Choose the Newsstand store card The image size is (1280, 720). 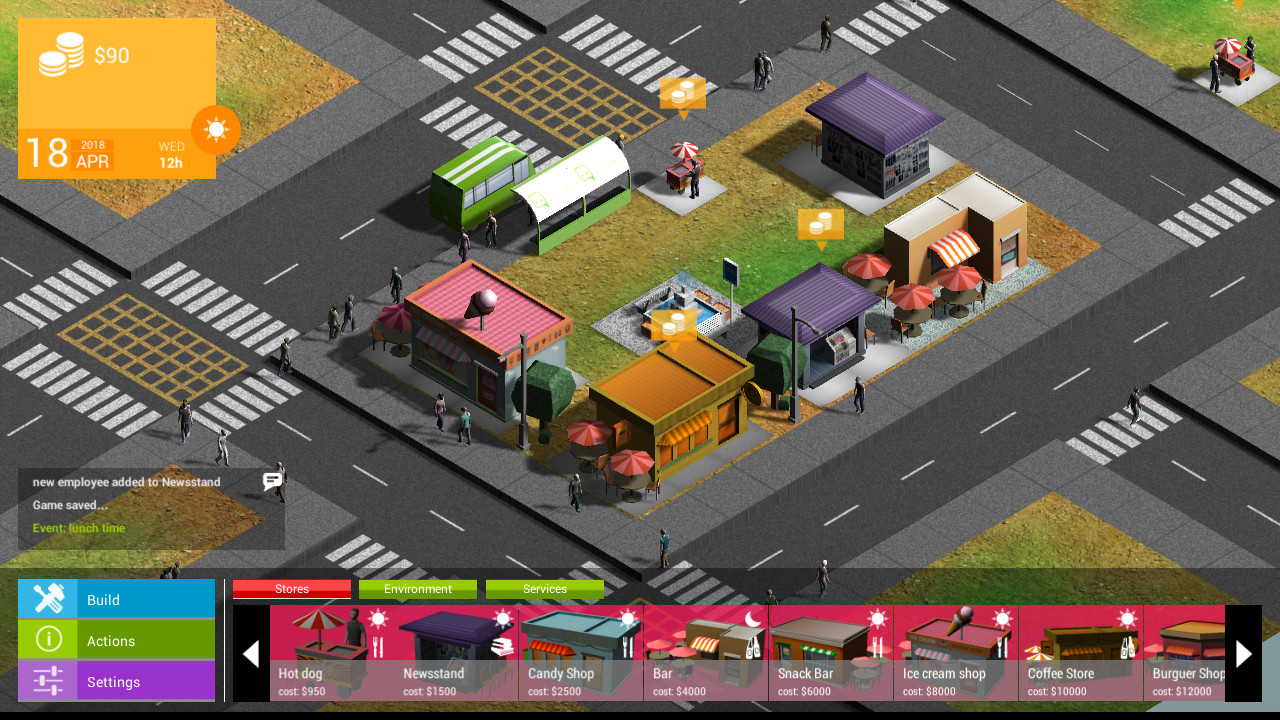pyautogui.click(x=457, y=652)
